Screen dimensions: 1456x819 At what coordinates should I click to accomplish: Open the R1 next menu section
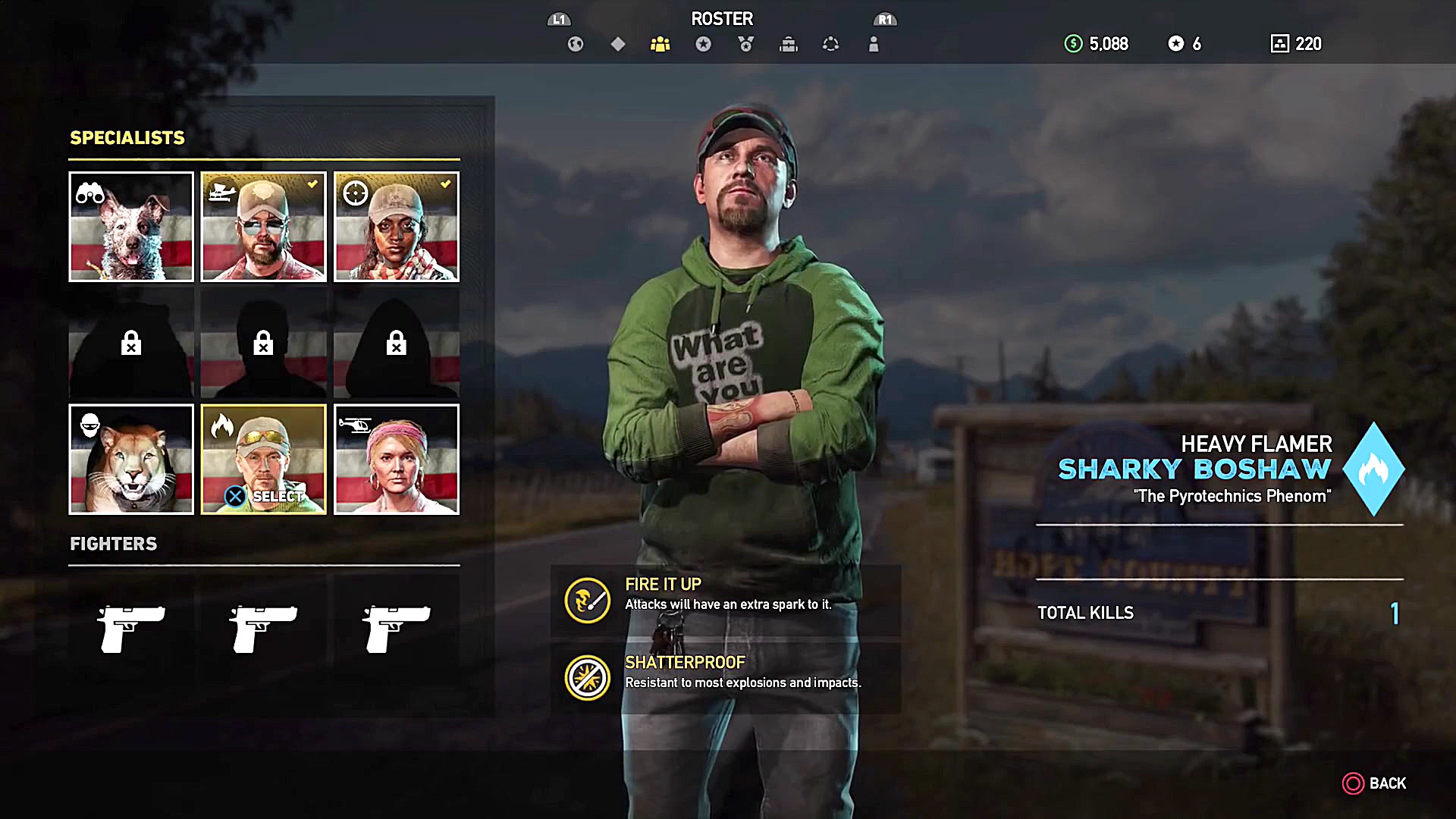[886, 20]
